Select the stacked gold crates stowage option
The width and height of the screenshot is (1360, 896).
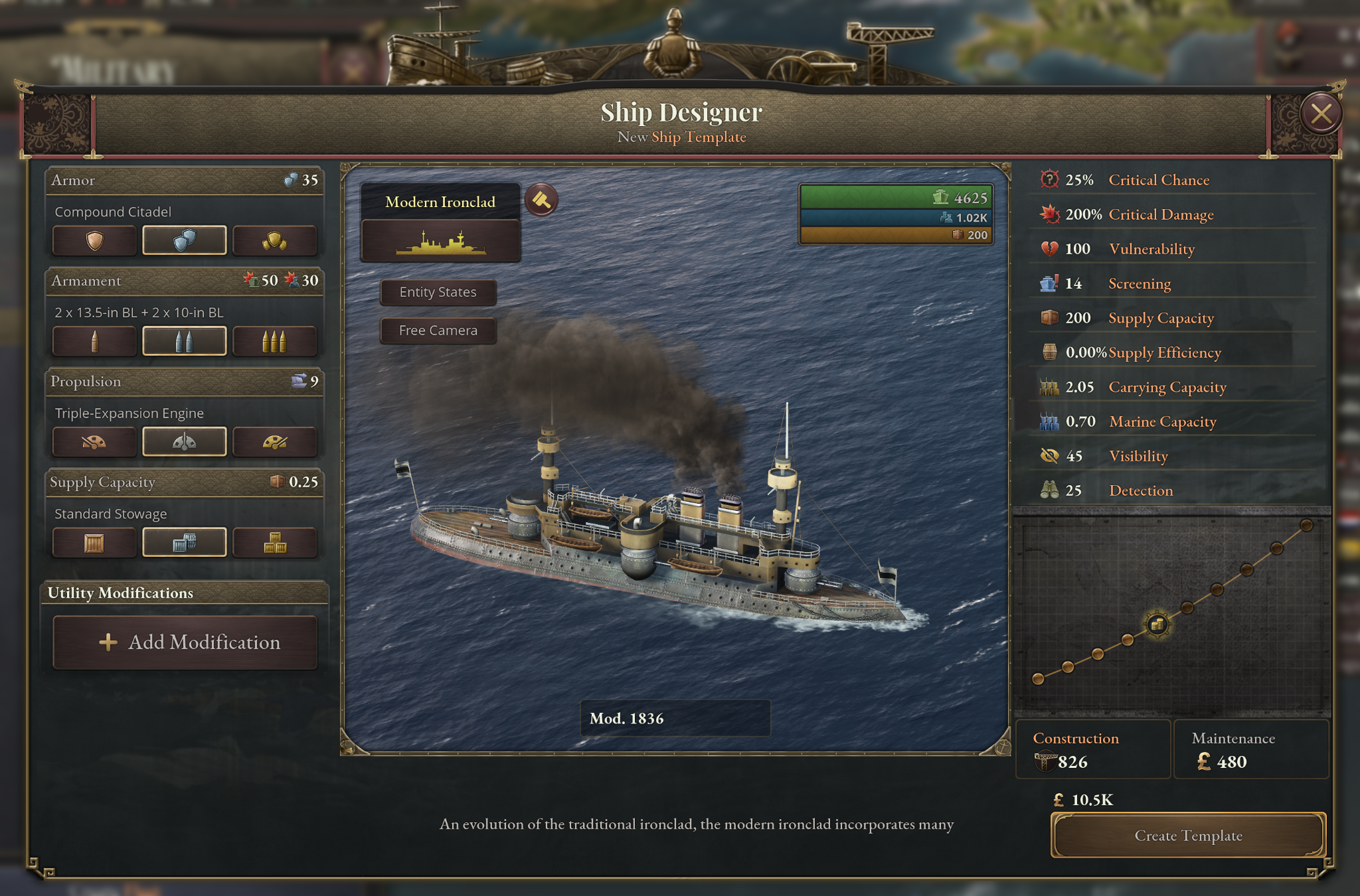pos(274,543)
